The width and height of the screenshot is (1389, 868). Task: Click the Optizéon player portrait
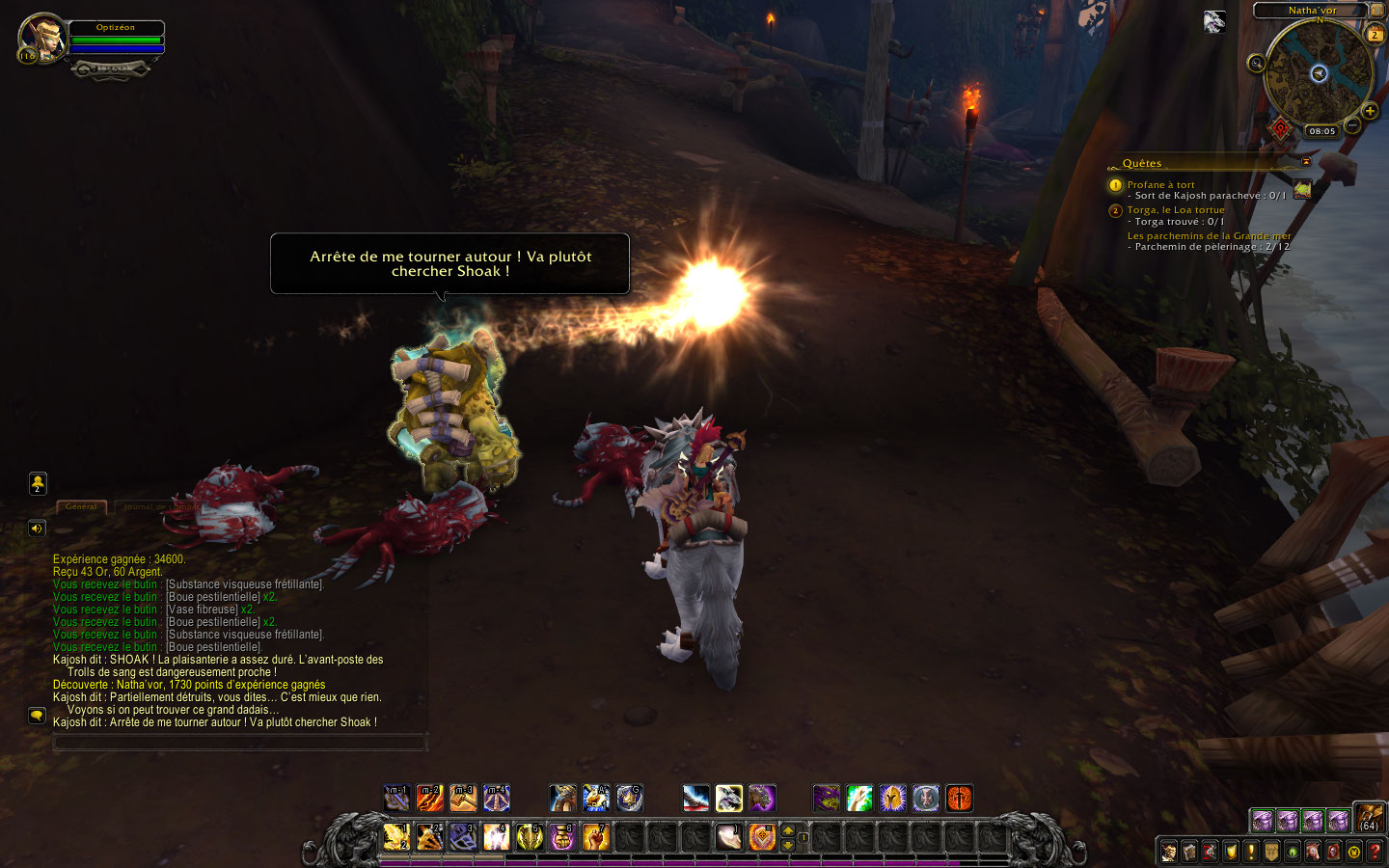coord(42,38)
